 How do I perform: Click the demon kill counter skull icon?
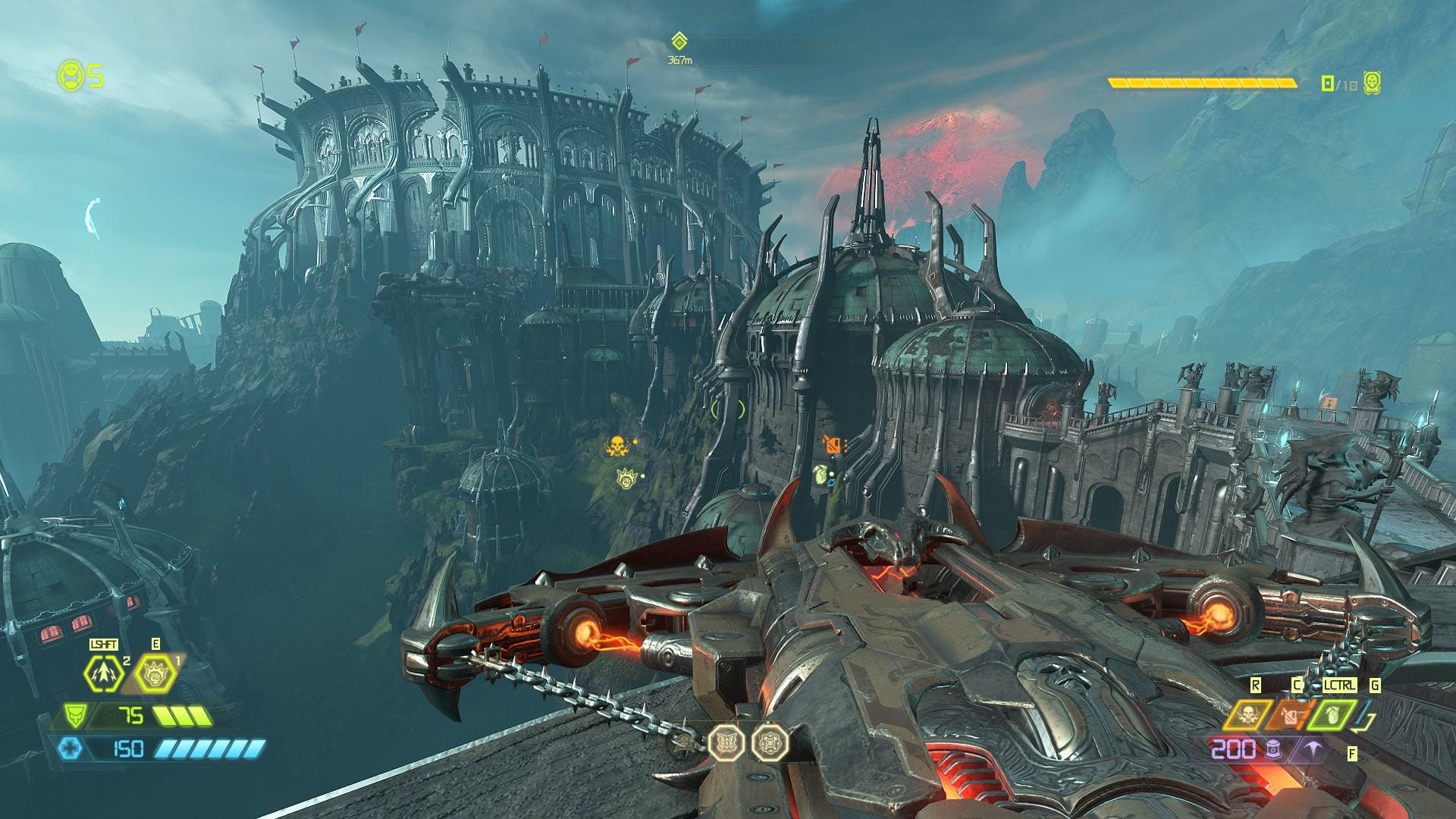[1371, 83]
